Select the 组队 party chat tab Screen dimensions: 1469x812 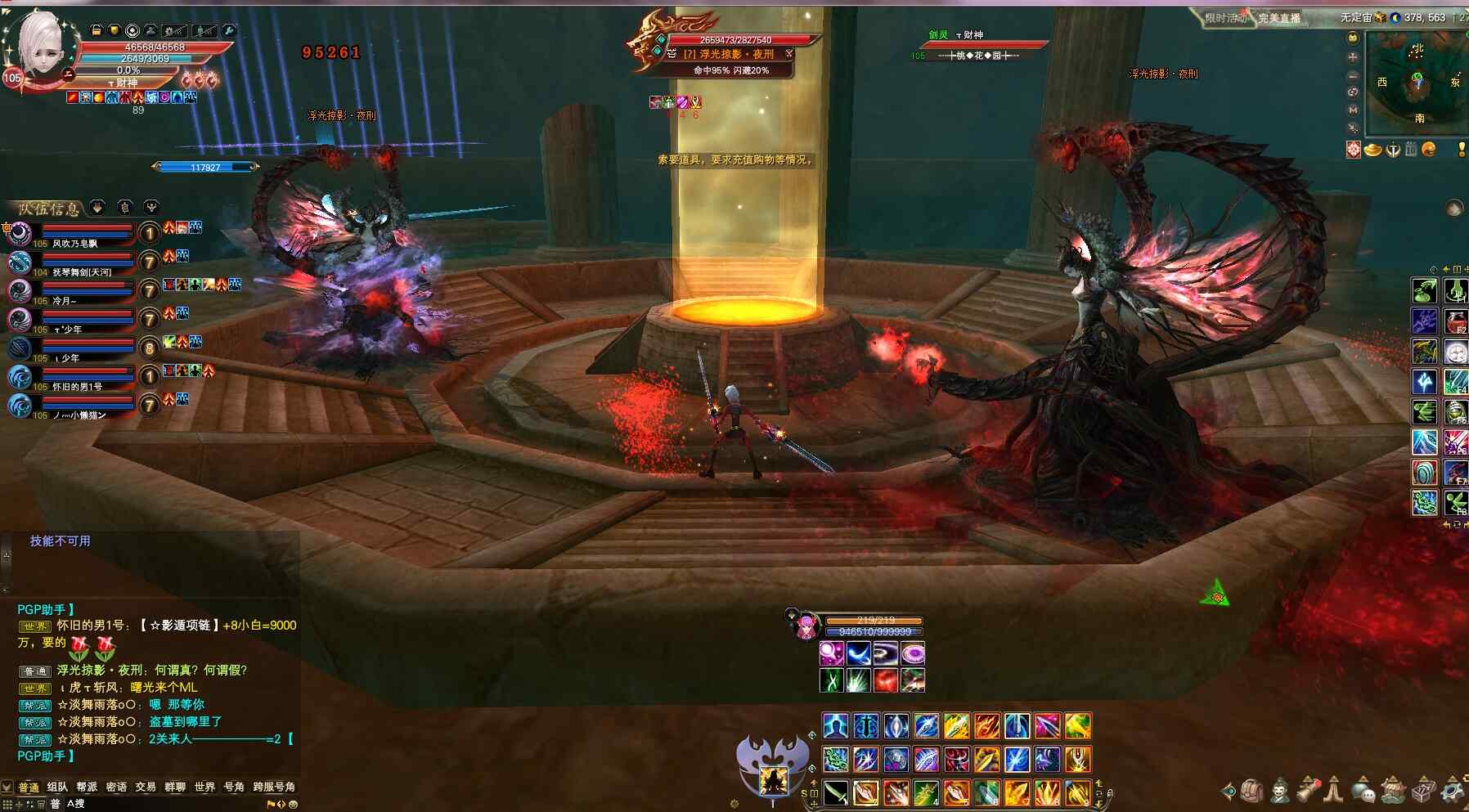(x=57, y=787)
